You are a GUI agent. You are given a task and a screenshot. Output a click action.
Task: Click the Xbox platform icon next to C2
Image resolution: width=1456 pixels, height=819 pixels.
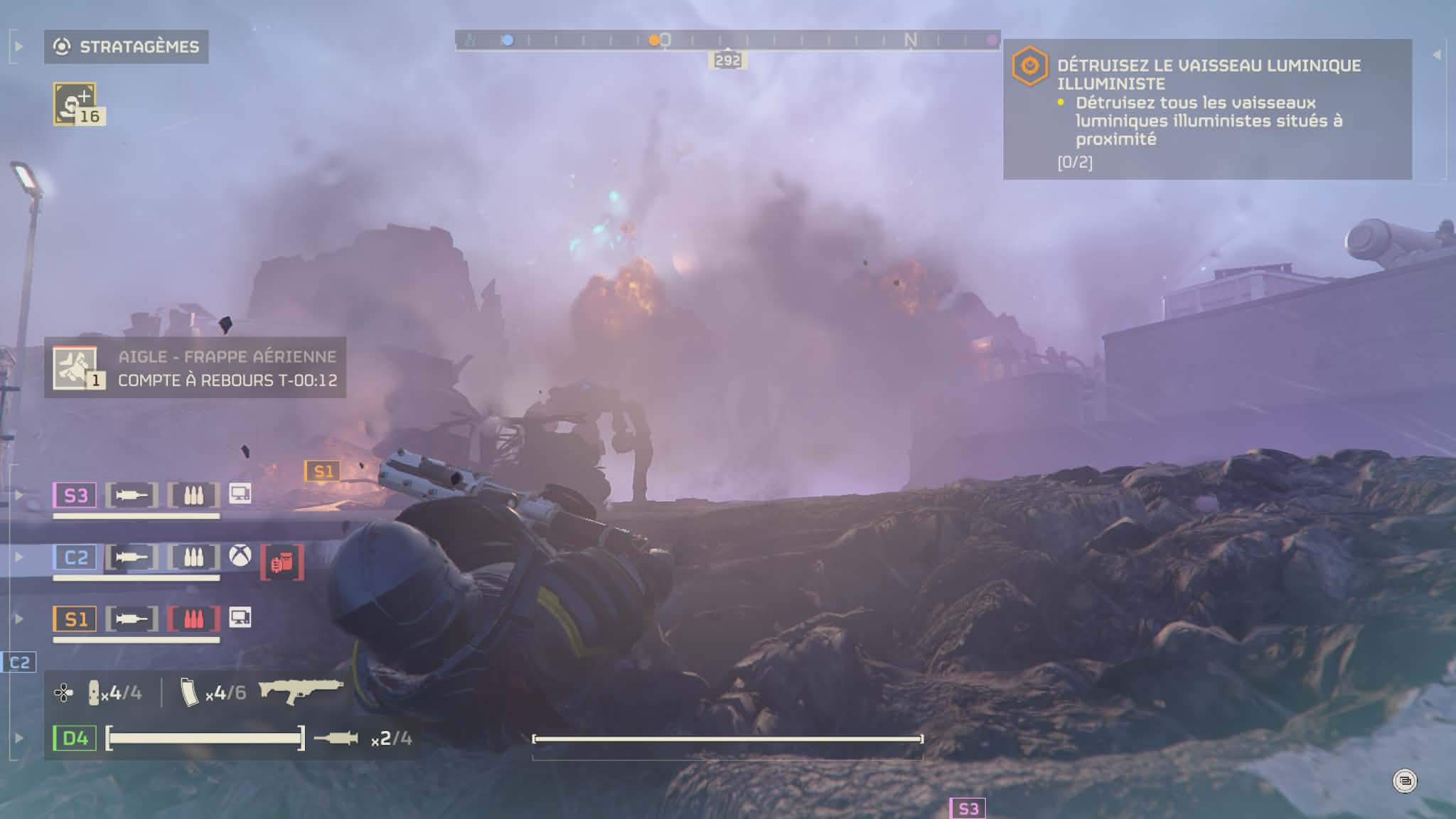(x=240, y=556)
